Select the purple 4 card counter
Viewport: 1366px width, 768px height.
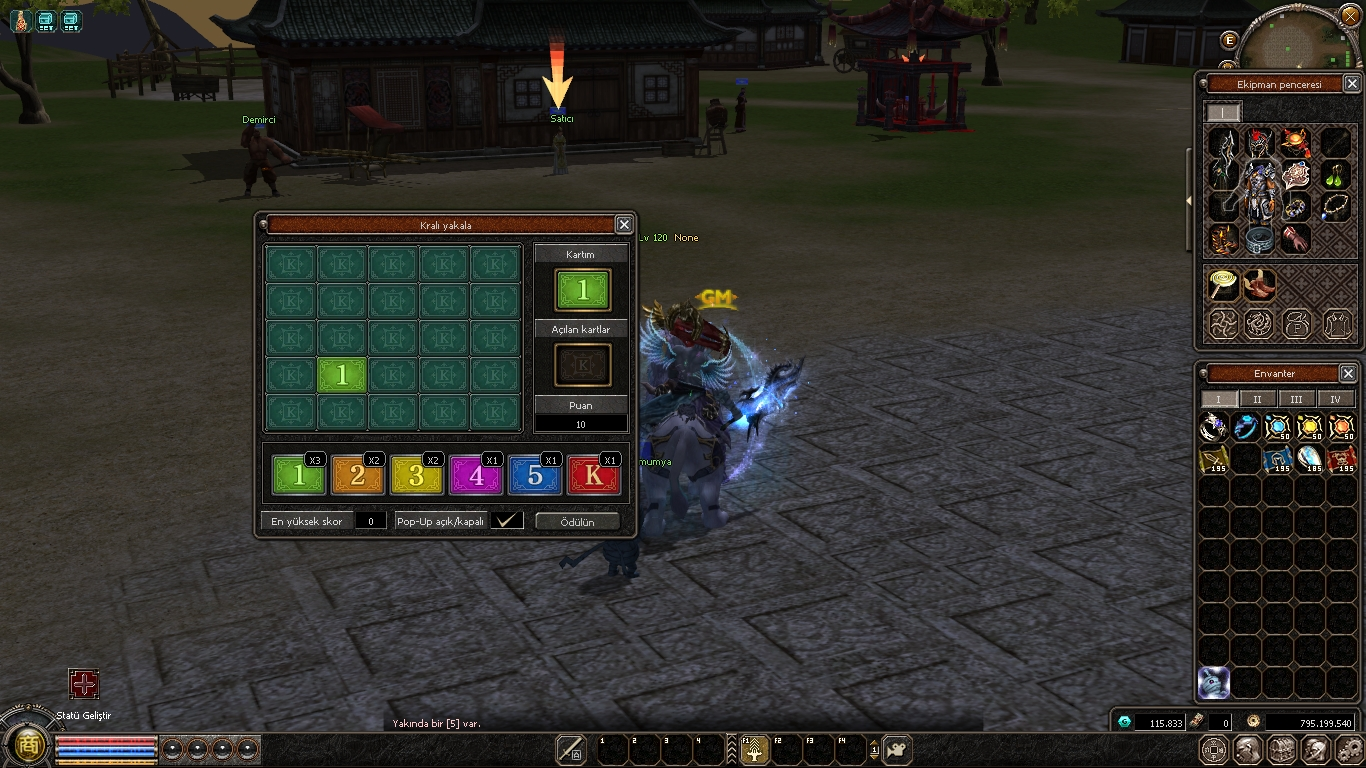pos(476,476)
